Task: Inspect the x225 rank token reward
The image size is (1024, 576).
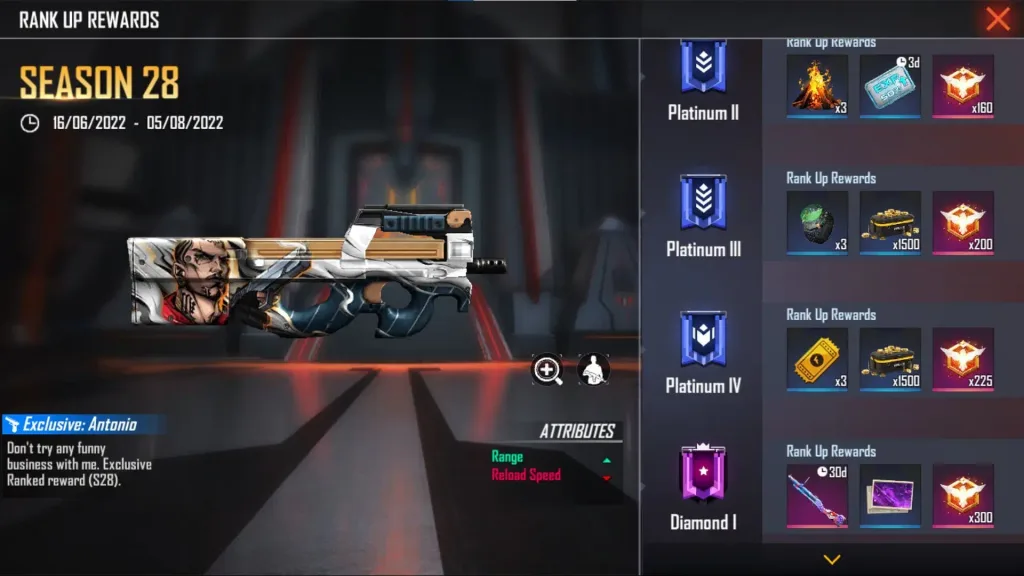Action: pos(963,358)
